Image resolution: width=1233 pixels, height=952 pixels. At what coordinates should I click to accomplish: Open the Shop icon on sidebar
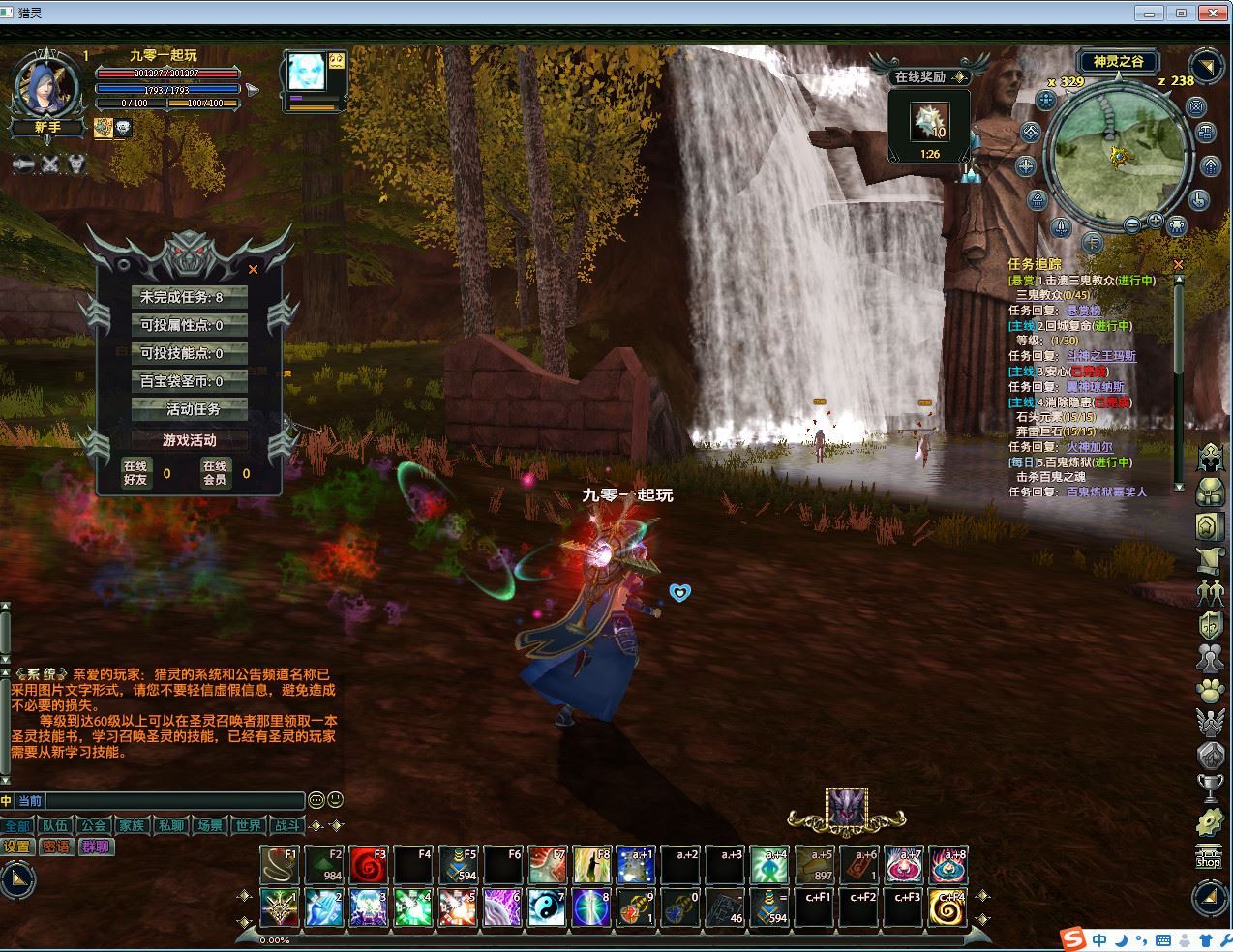coord(1209,857)
